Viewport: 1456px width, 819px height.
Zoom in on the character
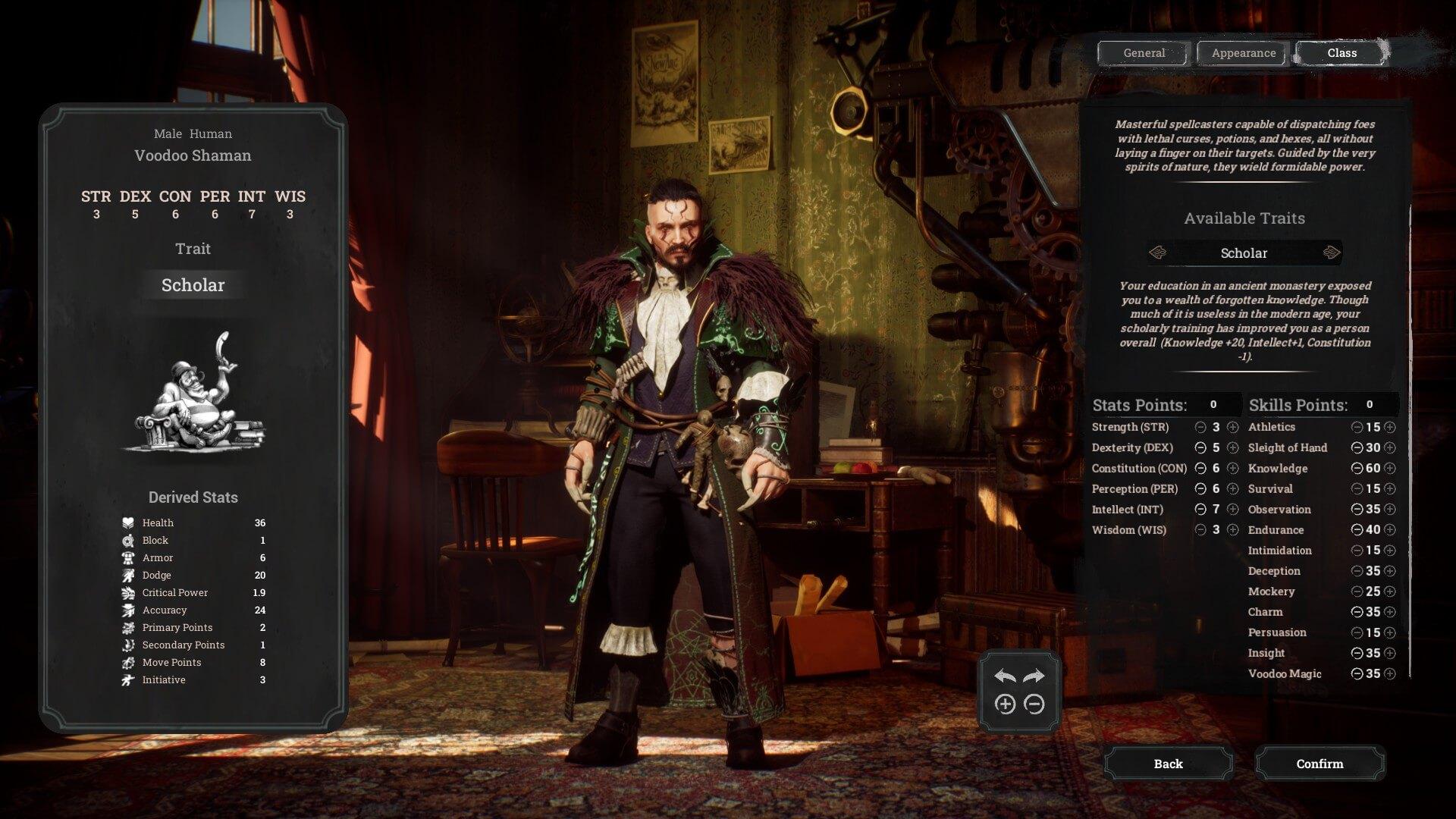(x=1005, y=704)
